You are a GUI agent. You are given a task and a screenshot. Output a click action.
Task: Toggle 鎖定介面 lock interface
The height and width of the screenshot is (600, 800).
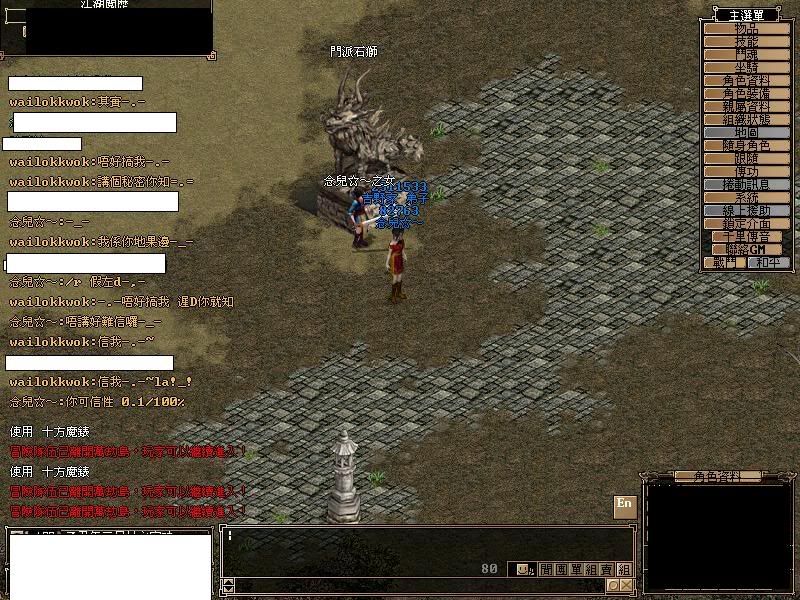tap(746, 224)
